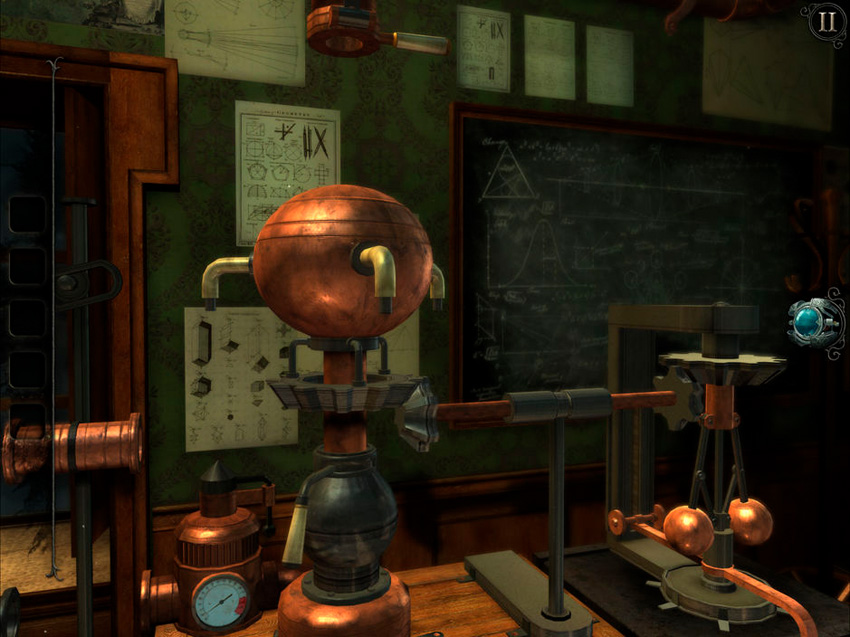Activate the blue eyepiece lens icon

pyautogui.click(x=809, y=324)
